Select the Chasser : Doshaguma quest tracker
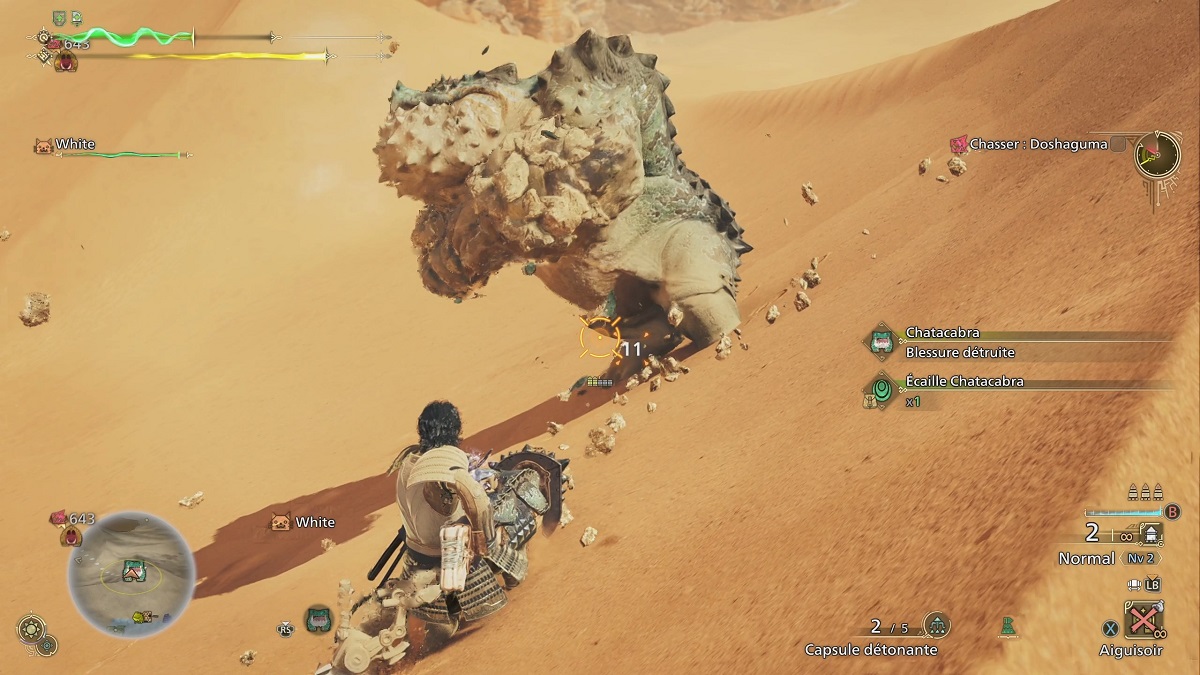 pyautogui.click(x=1037, y=145)
